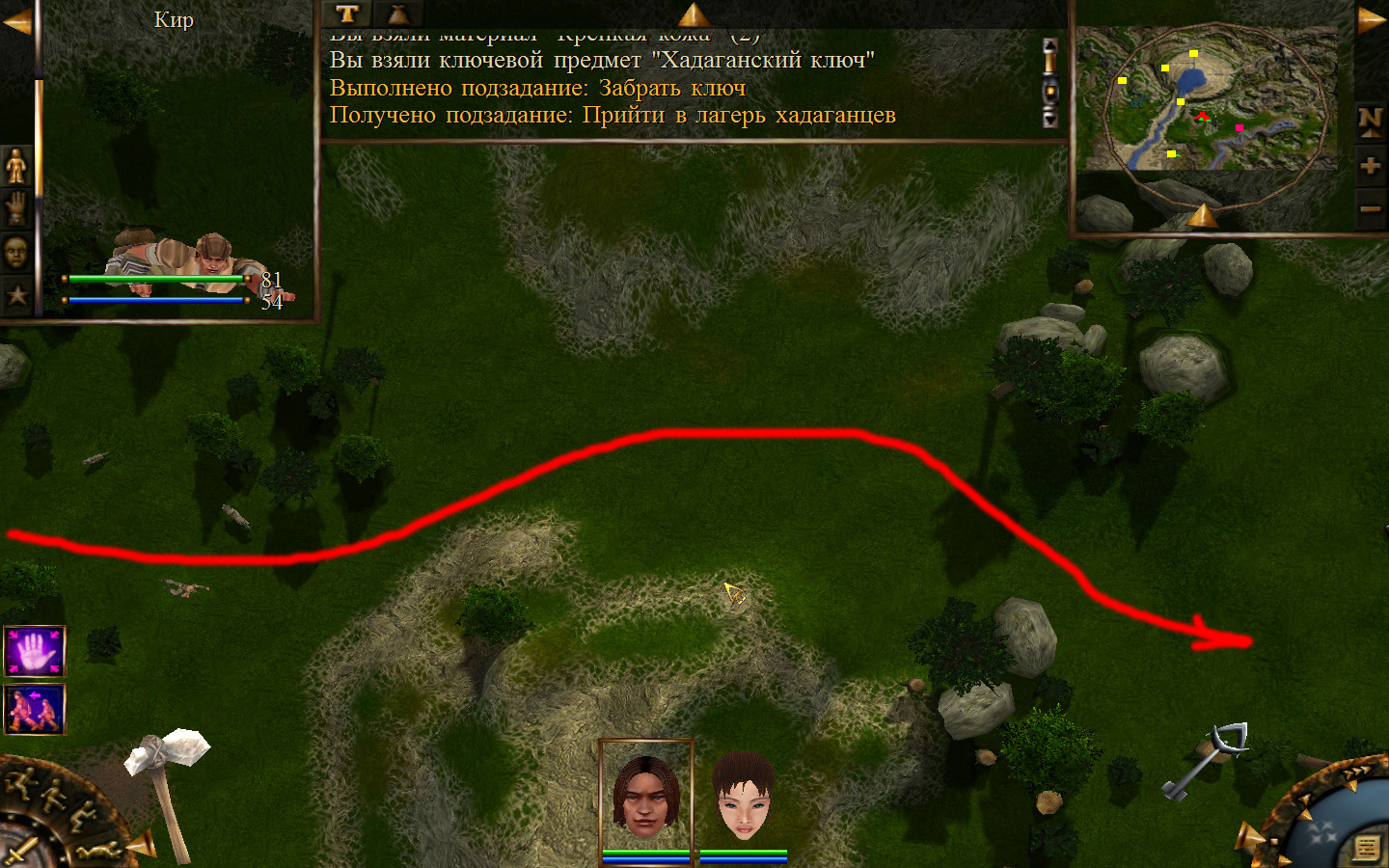This screenshot has width=1389, height=868.
Task: Click the pink marker on the minimap
Action: [1239, 127]
